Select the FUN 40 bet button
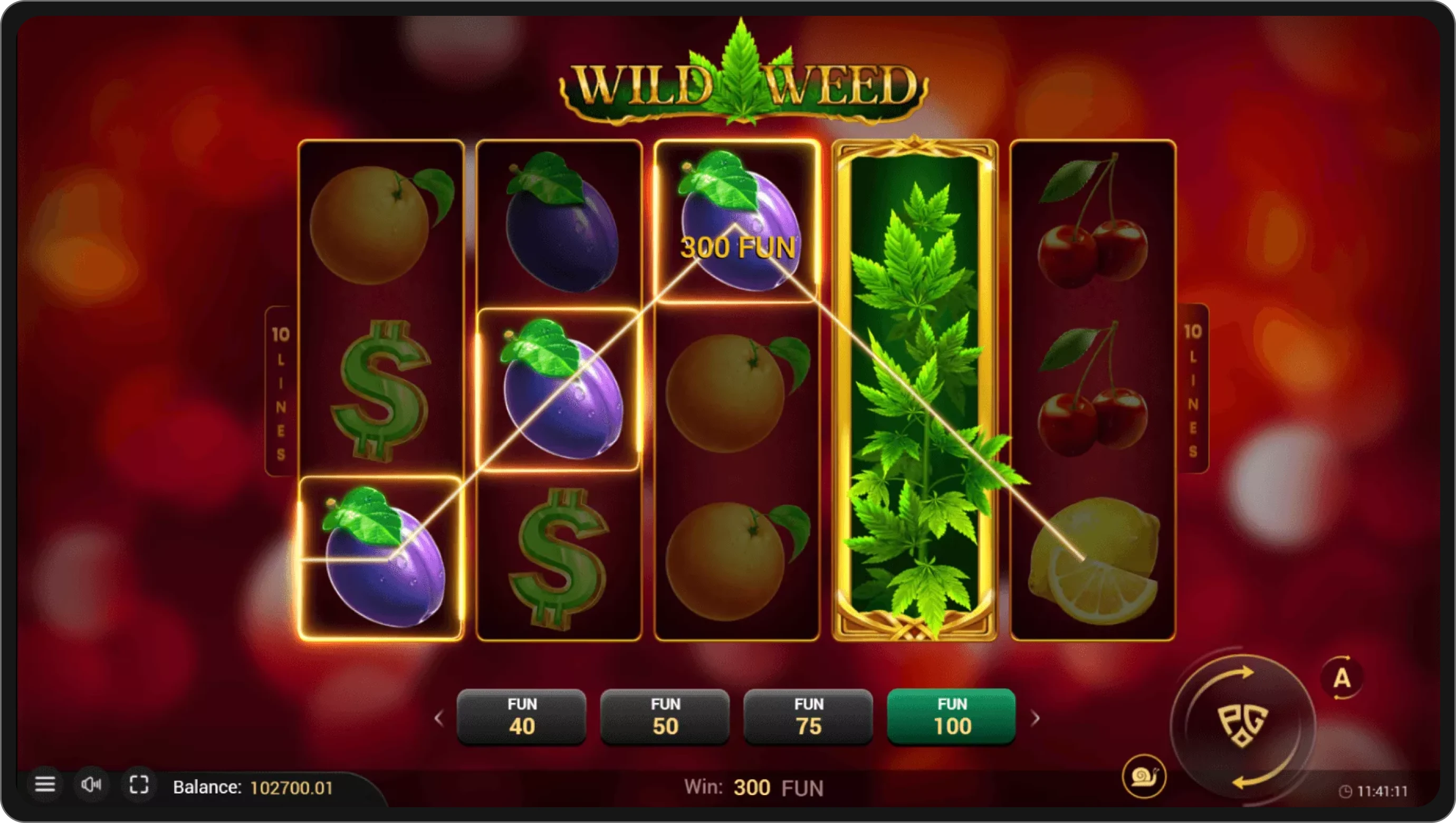This screenshot has width=1456, height=823. (x=522, y=717)
